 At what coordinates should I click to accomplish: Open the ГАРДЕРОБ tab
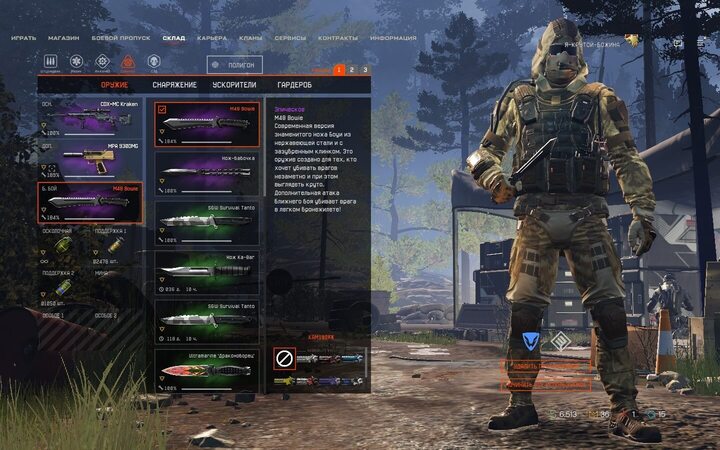coord(294,85)
